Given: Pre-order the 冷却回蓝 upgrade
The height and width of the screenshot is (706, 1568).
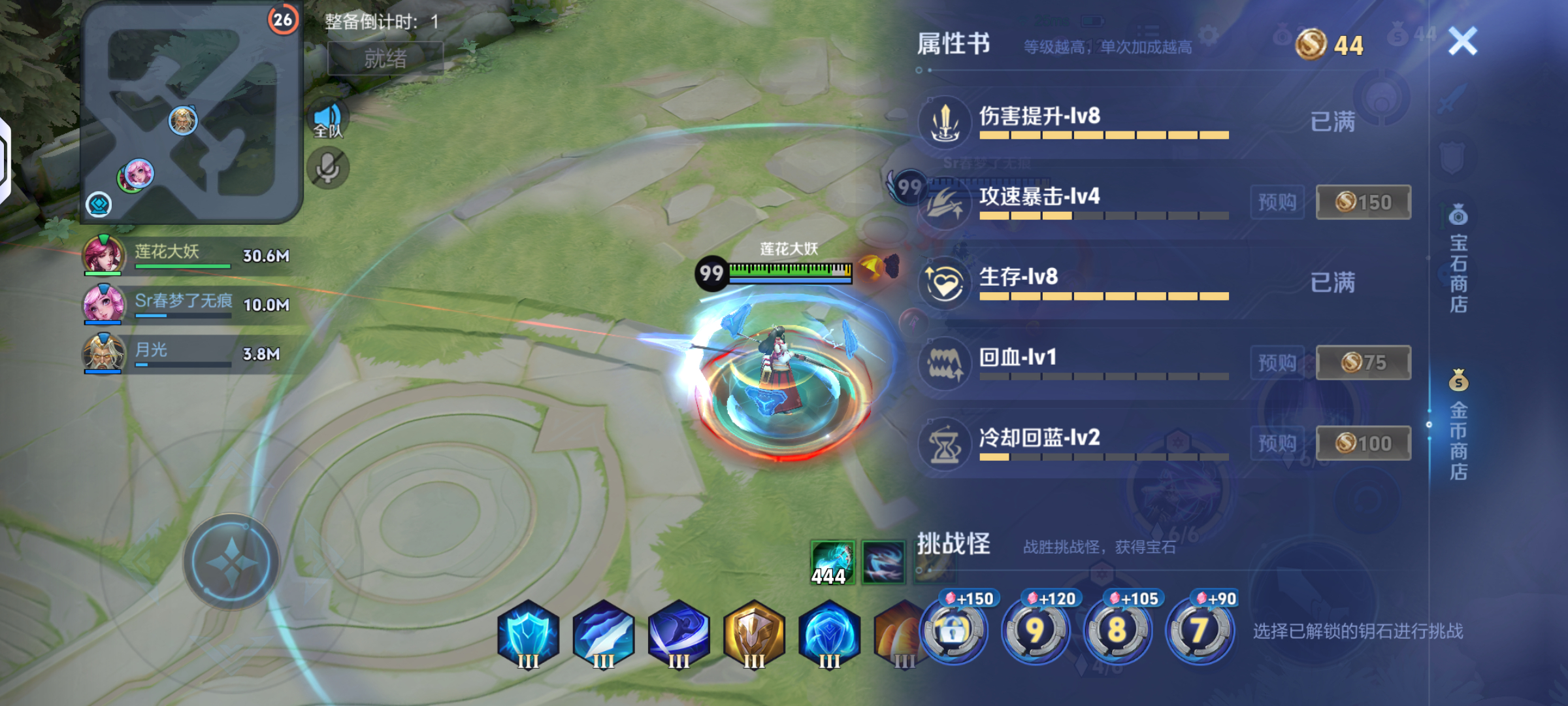Looking at the screenshot, I should (x=1277, y=443).
